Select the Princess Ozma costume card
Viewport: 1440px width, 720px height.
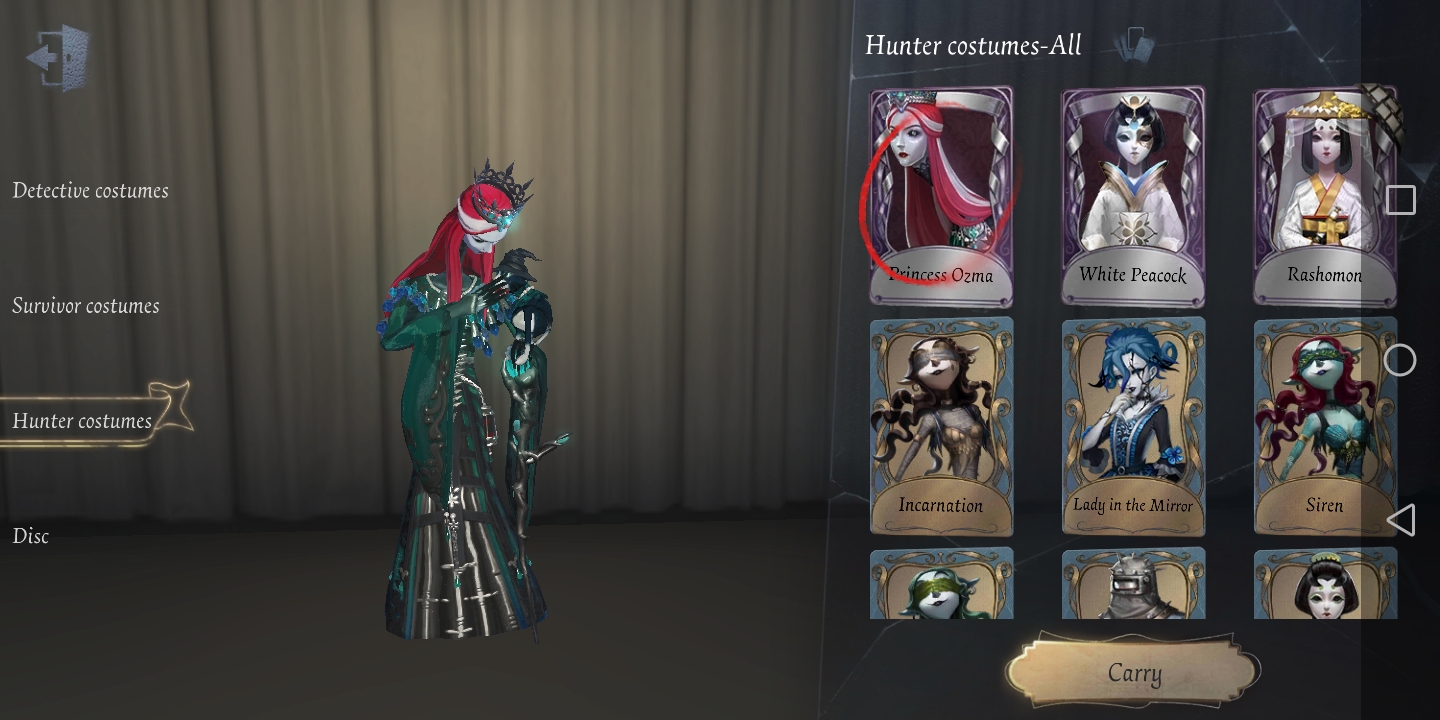[940, 195]
